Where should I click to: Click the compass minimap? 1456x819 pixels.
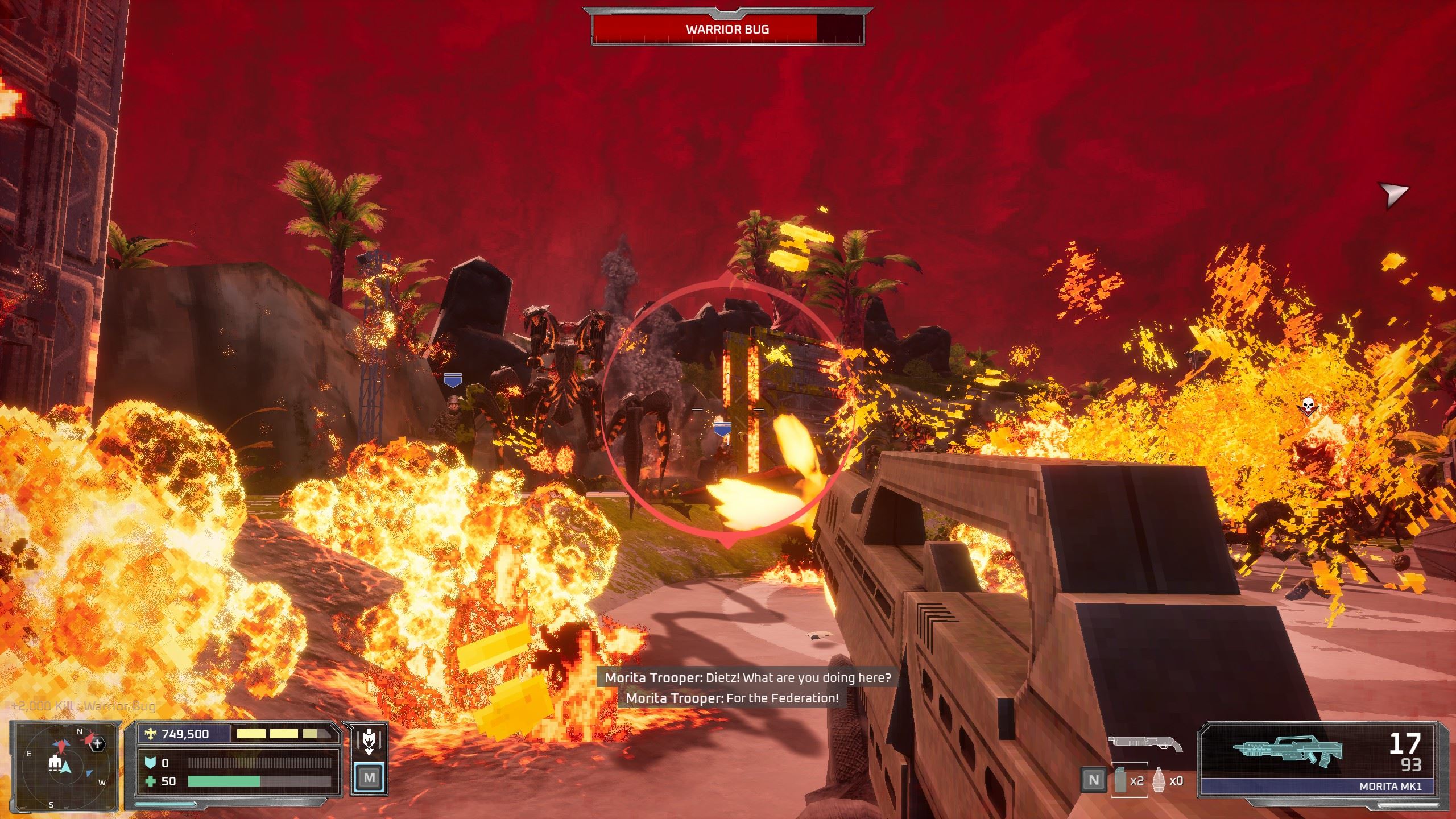64,764
